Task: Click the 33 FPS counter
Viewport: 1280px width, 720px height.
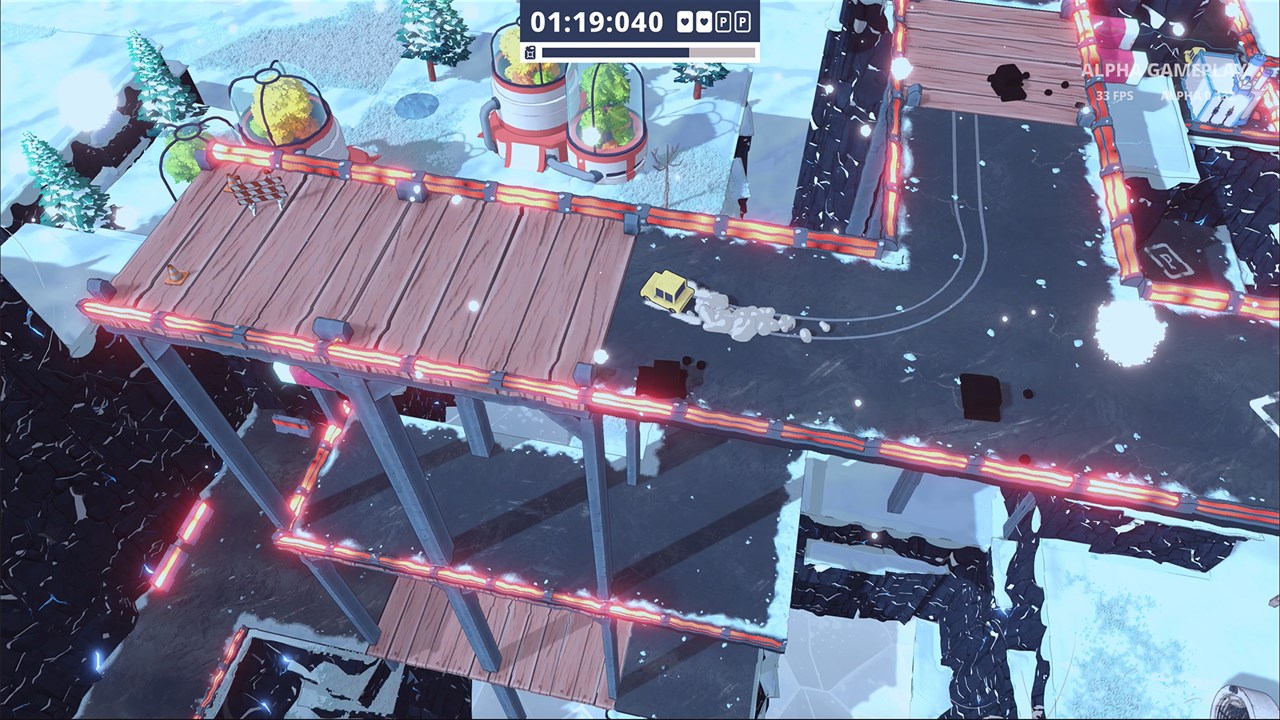Action: pos(1114,94)
